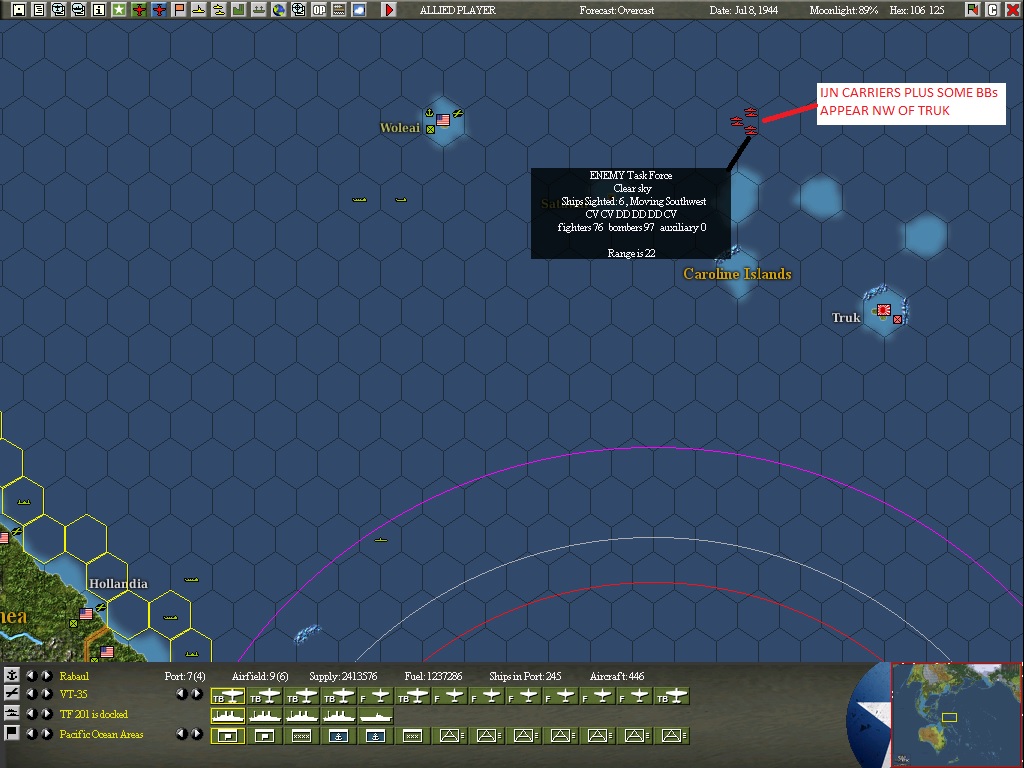Click the red end-turn arrow button

point(389,10)
